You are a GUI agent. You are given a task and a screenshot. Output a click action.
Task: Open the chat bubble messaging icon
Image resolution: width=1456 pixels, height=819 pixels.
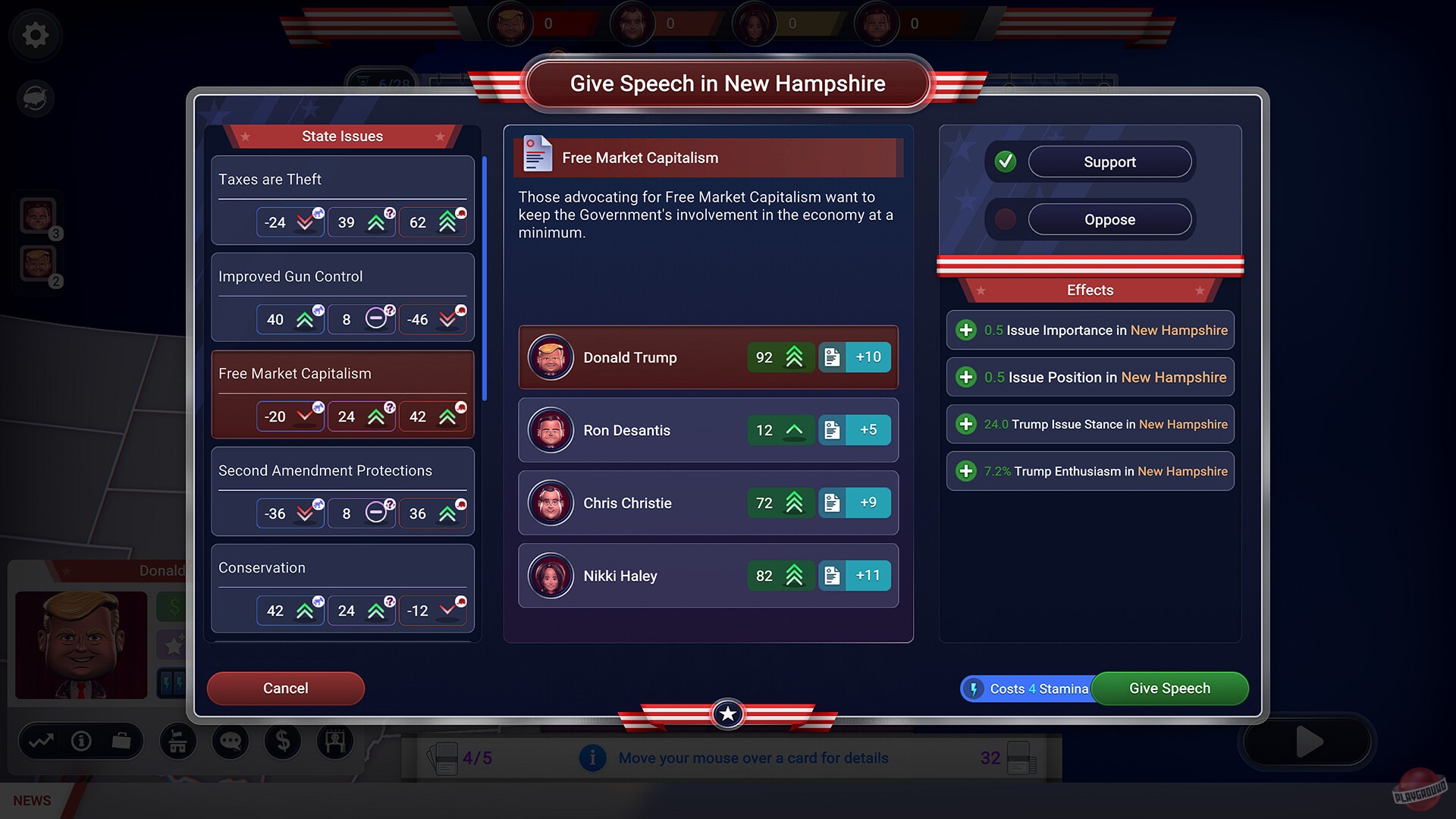230,742
